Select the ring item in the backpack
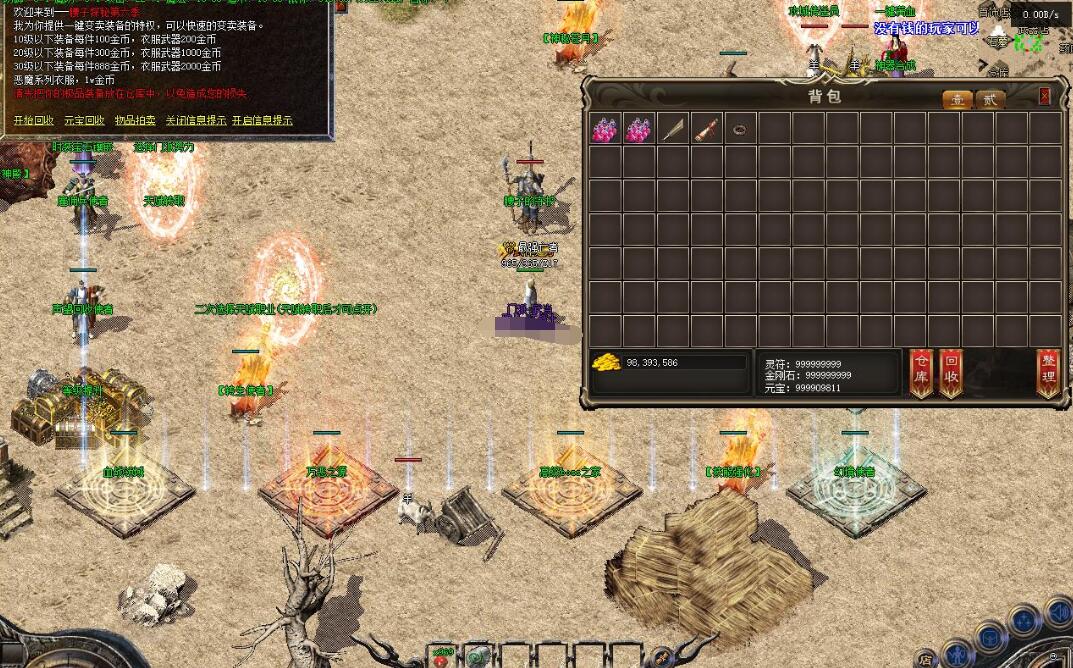 [x=741, y=128]
